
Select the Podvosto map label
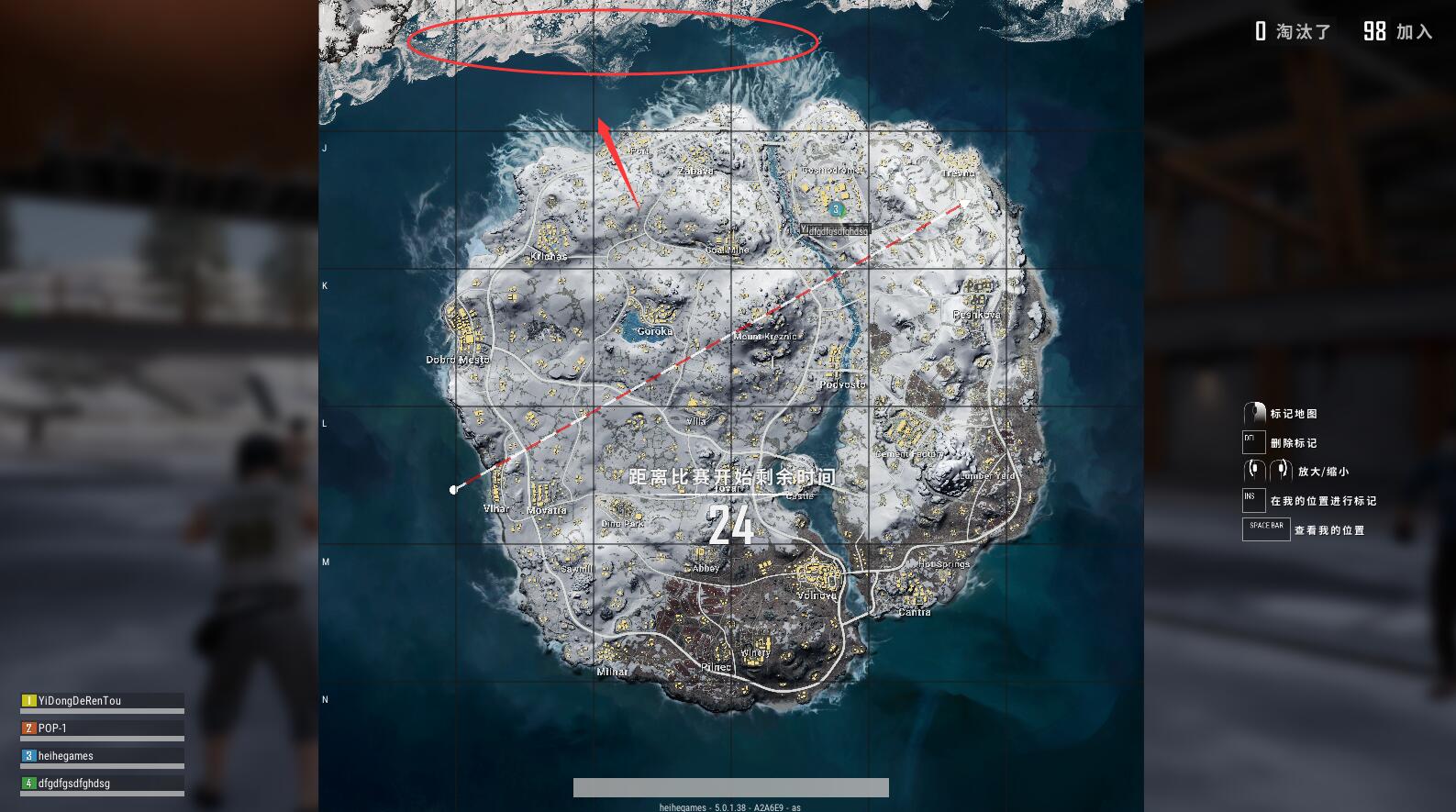[x=842, y=384]
